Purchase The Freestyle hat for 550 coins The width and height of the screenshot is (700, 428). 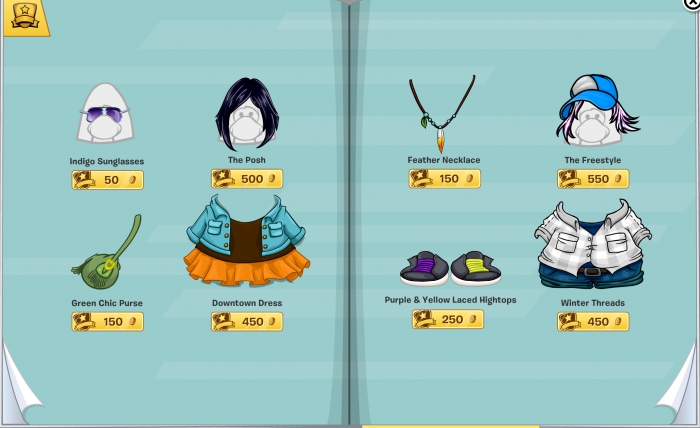(x=593, y=179)
